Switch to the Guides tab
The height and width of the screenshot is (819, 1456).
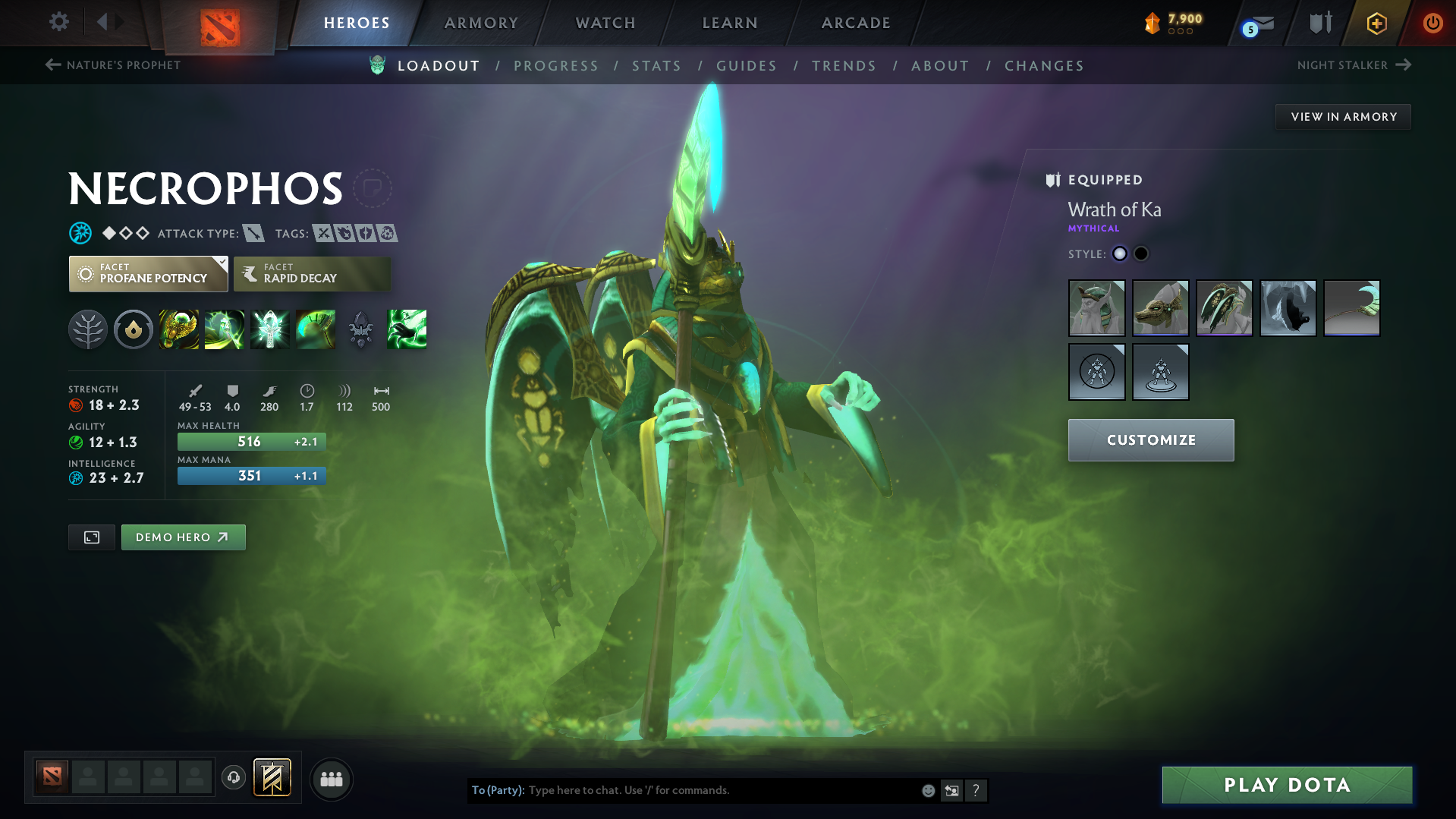747,66
